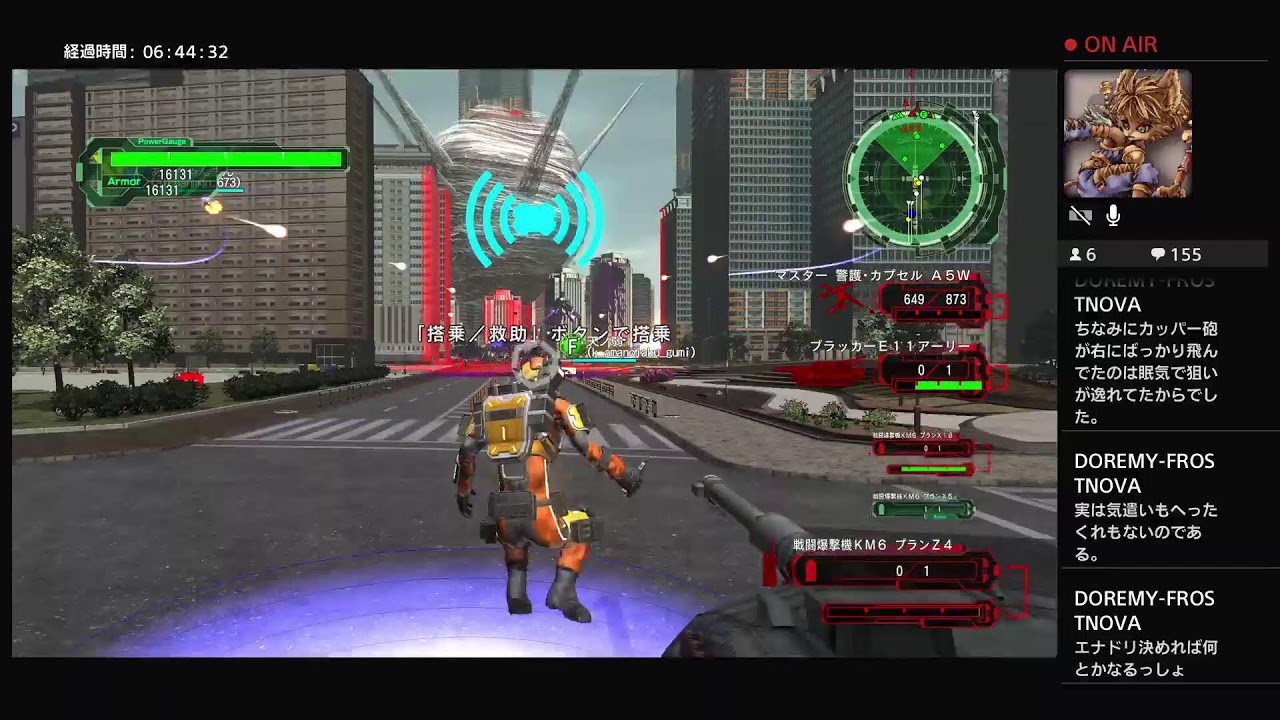The image size is (1280, 720).
Task: Pick the green KM6 プランX5 bomber slot
Action: pos(924,509)
